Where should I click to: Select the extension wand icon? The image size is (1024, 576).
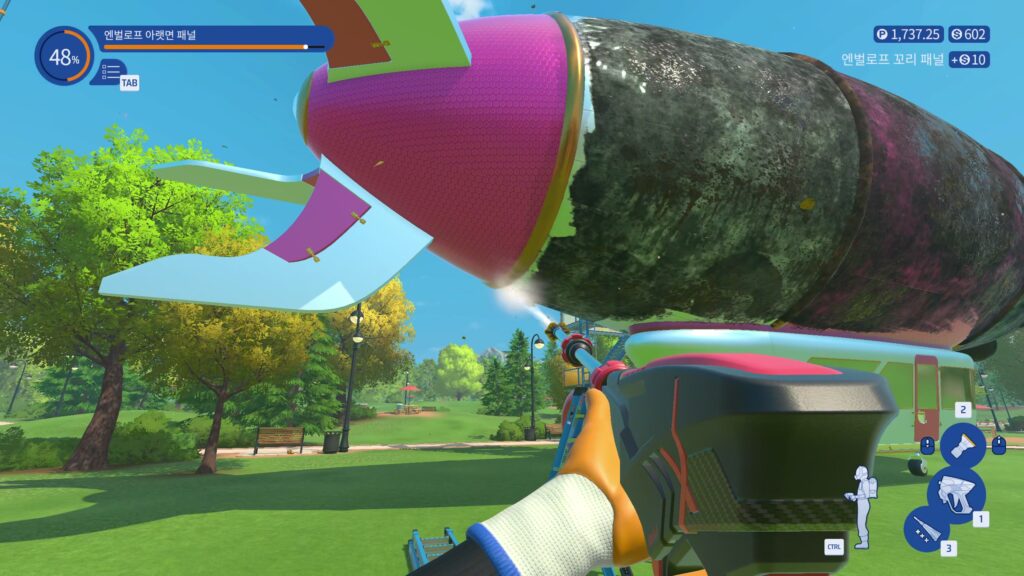[925, 528]
